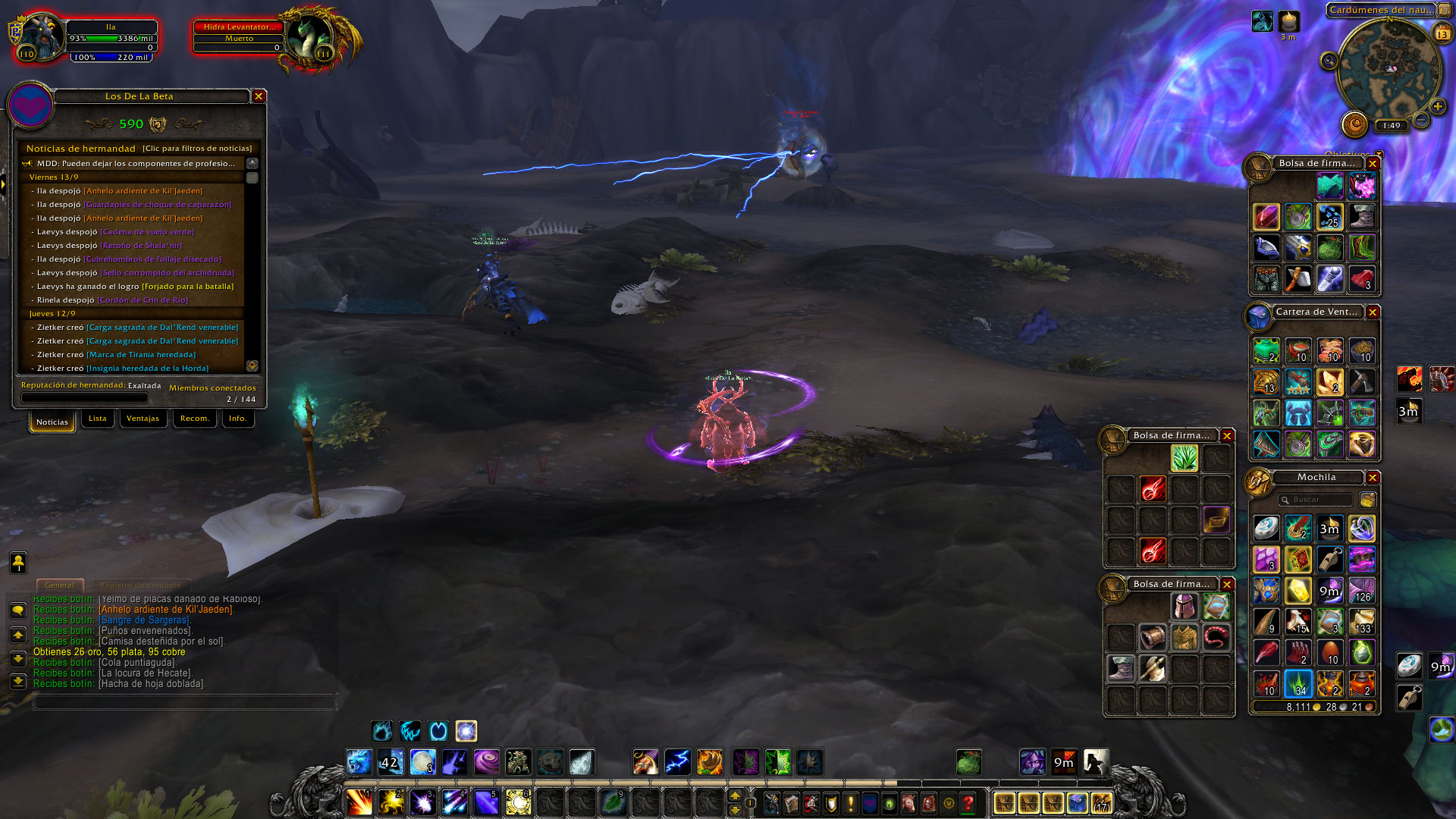The width and height of the screenshot is (1456, 819).
Task: Close the Los De La Beta guild window
Action: [259, 96]
